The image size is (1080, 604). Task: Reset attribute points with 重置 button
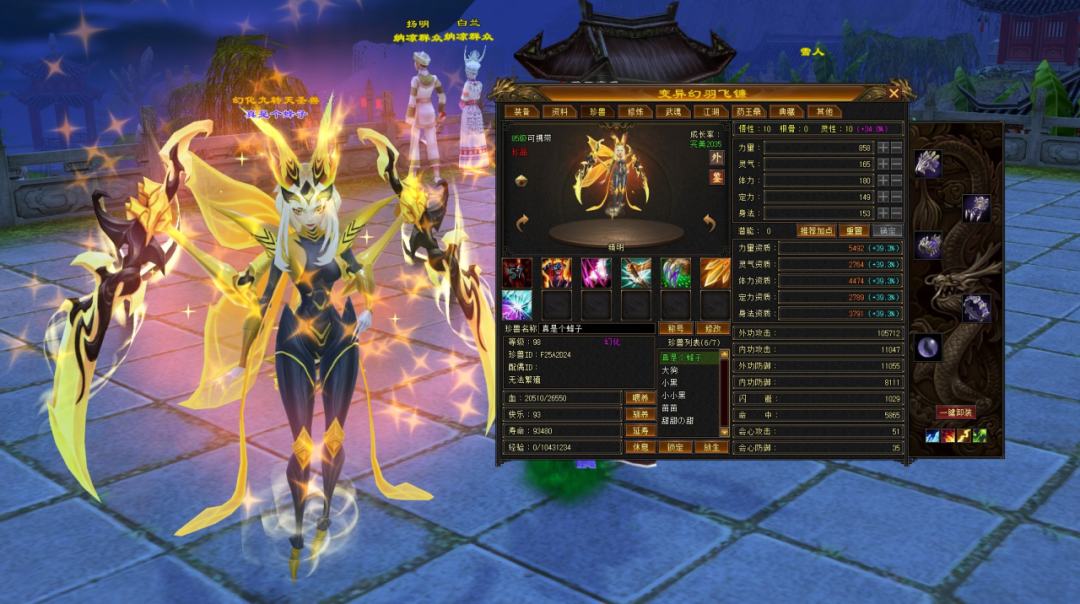click(855, 230)
